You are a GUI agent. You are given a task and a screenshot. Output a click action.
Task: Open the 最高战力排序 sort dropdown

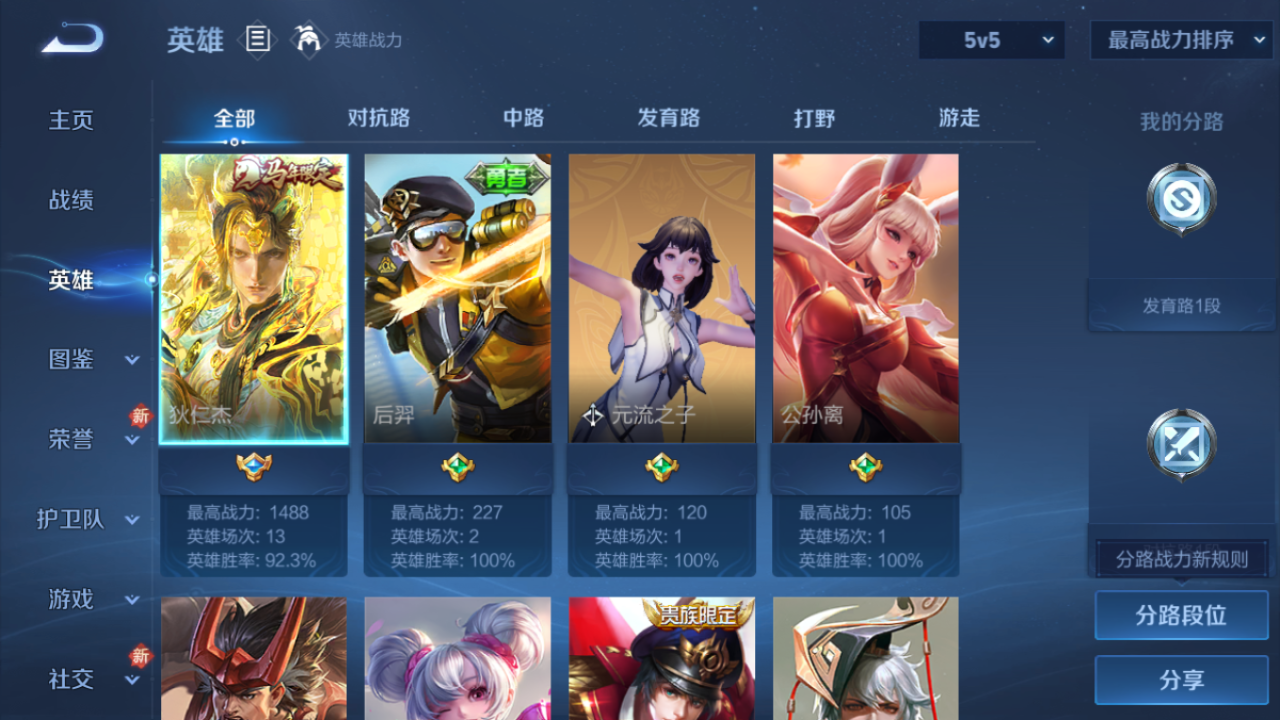(1180, 40)
